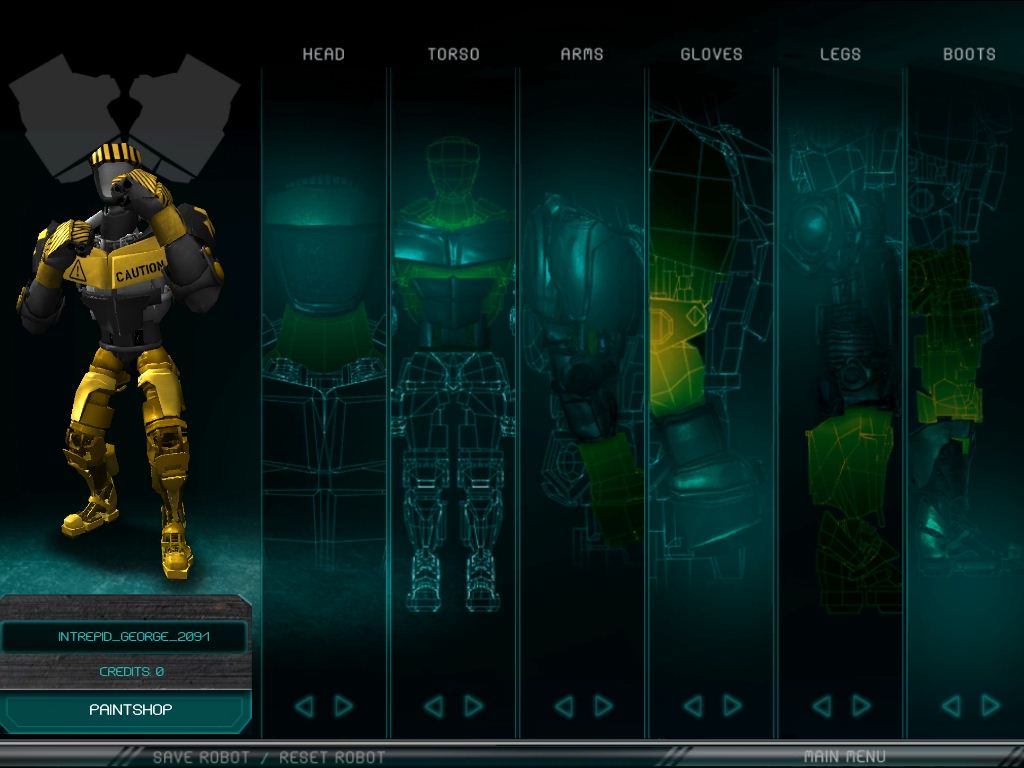Choose the next Head part

click(344, 707)
